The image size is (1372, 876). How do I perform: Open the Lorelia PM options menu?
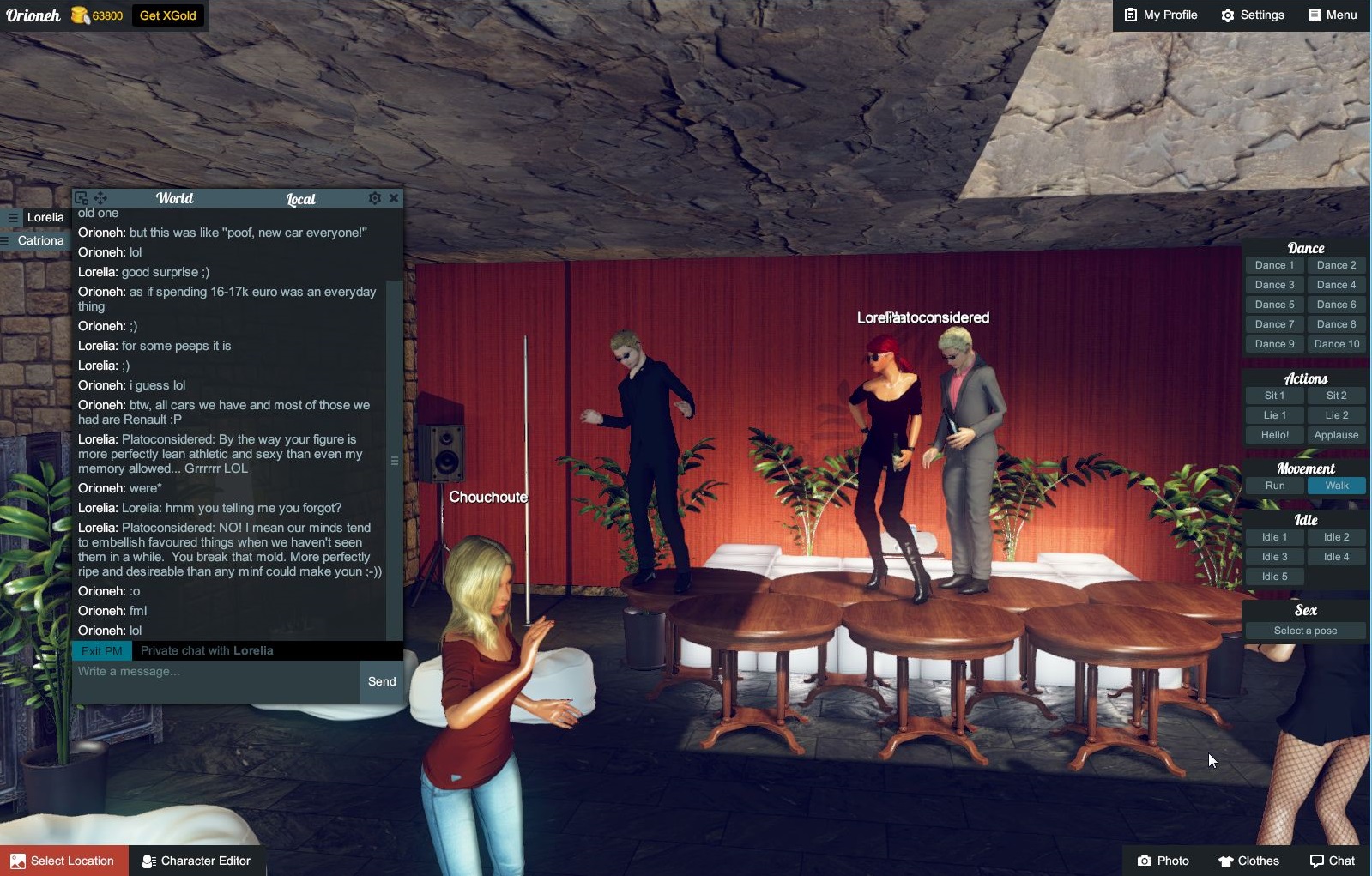(12, 217)
